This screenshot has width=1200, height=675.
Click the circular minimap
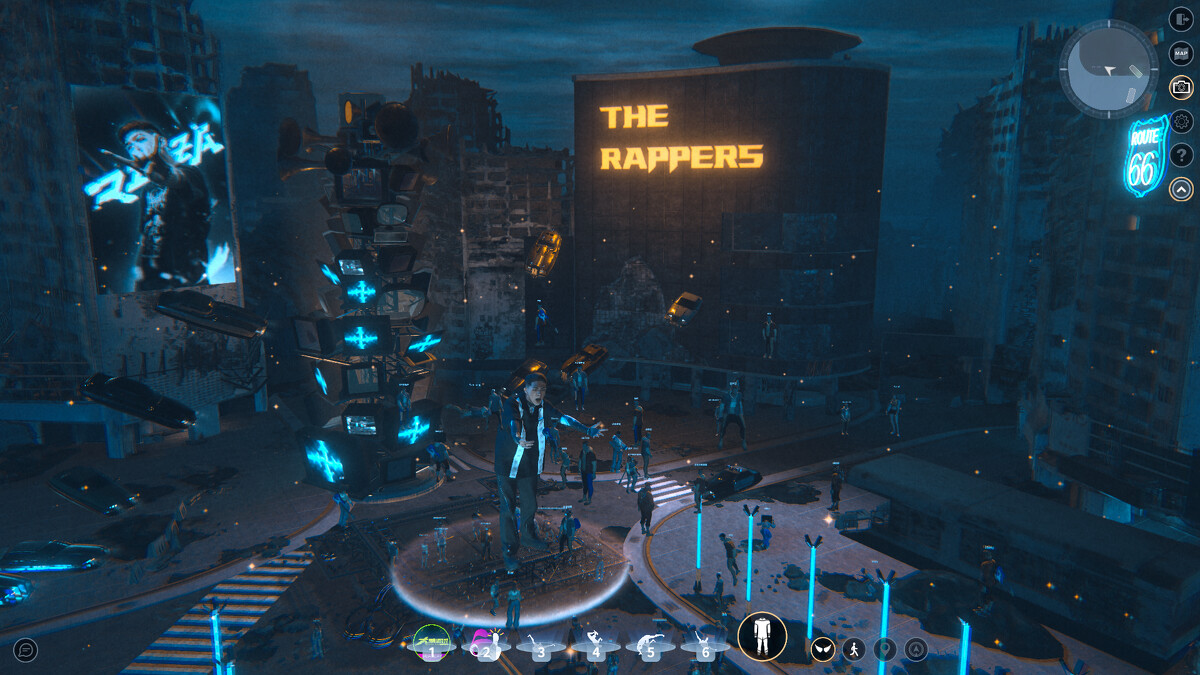1108,70
